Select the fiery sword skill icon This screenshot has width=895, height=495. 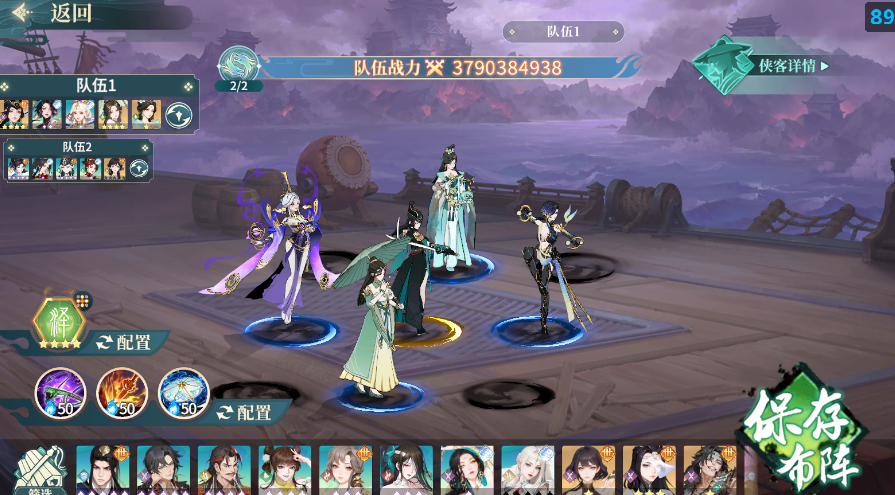tap(121, 392)
